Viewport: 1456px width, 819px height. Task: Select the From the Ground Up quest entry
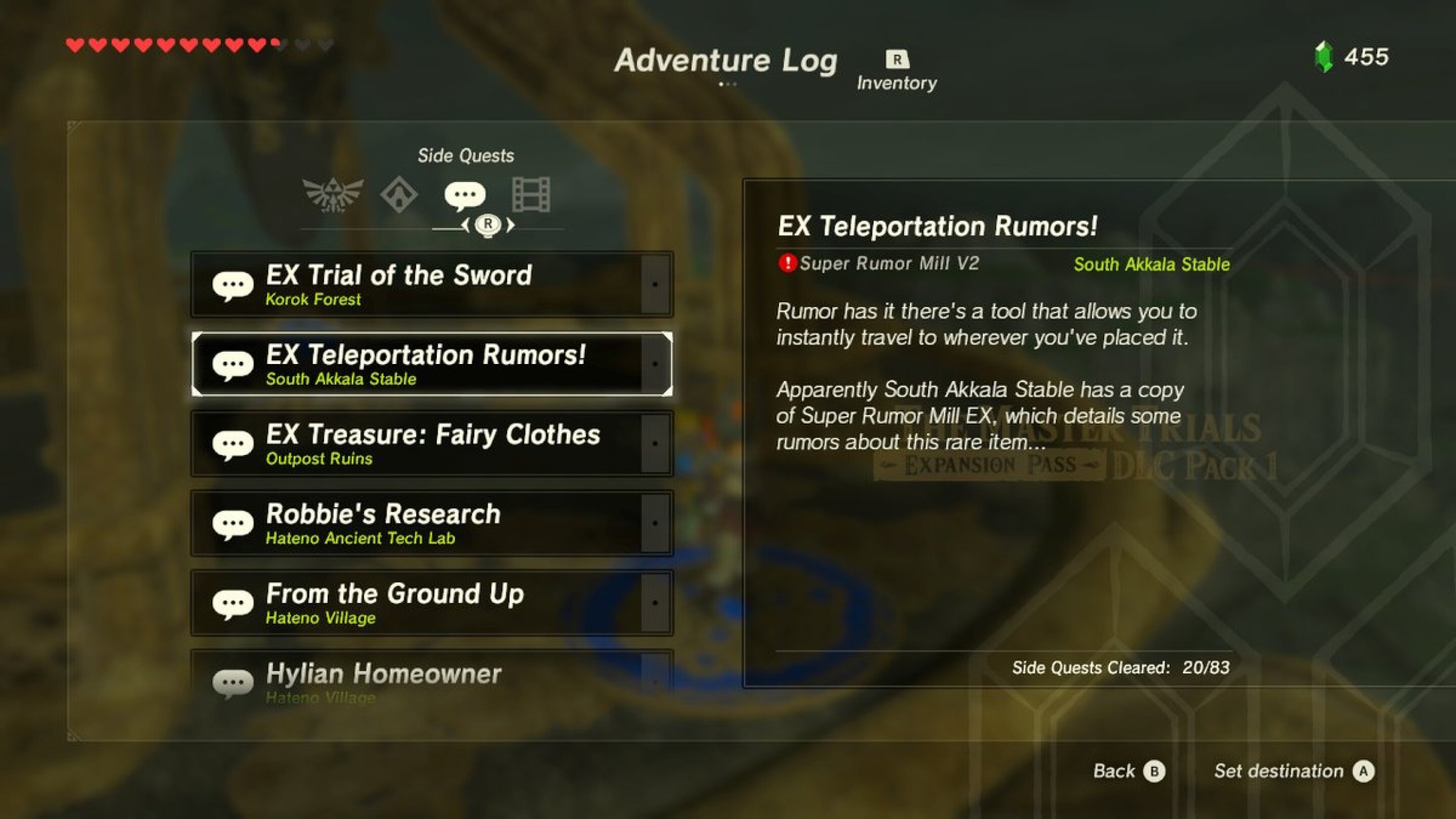(x=432, y=603)
